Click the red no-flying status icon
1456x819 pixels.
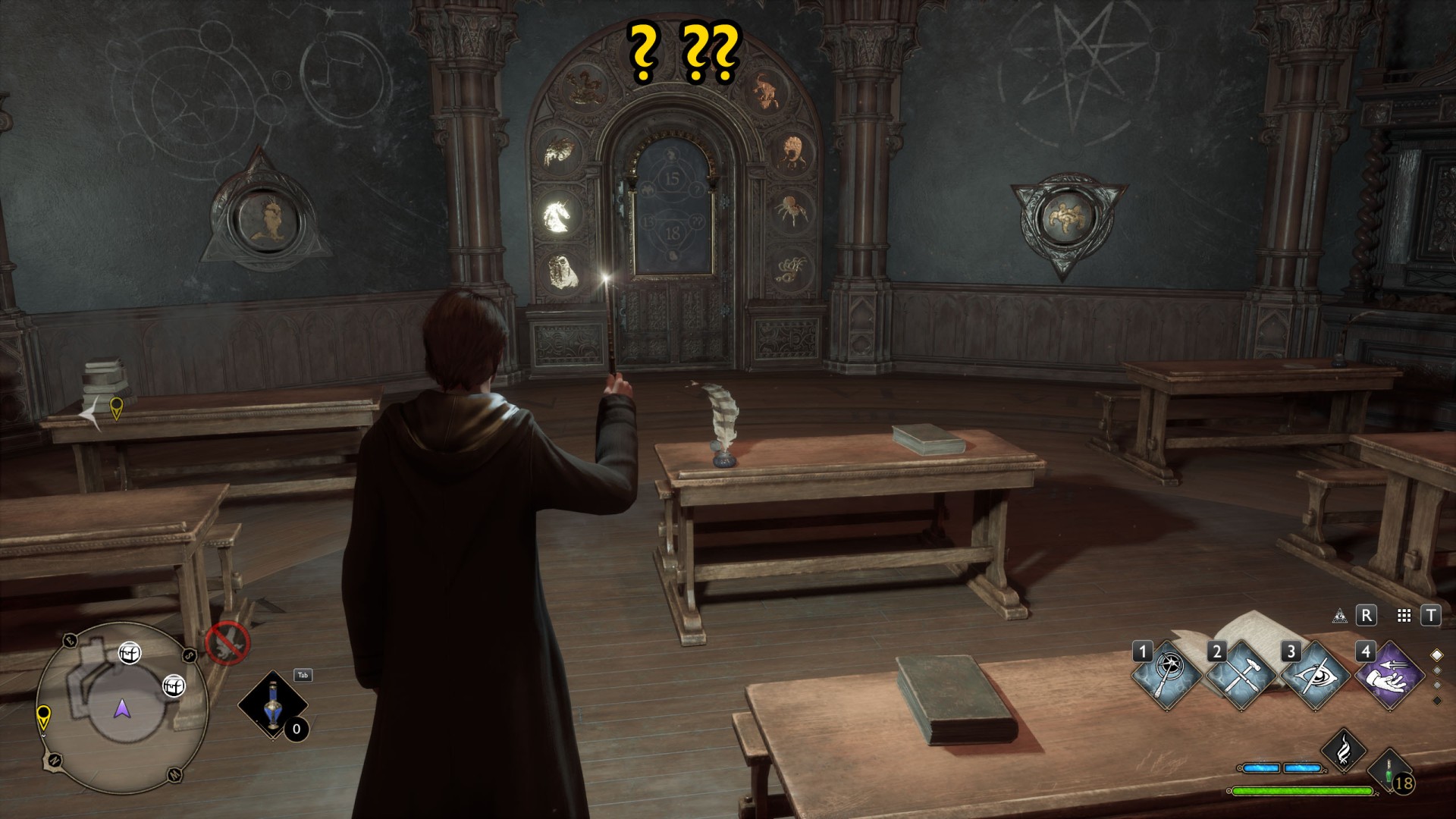pyautogui.click(x=227, y=644)
